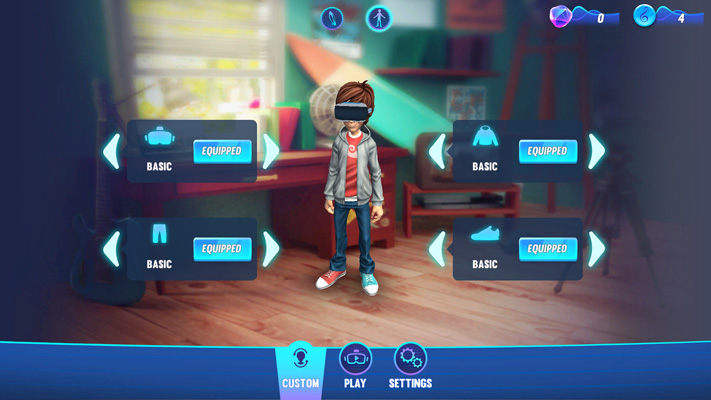Select the full-body figure icon
Viewport: 711px width, 400px height.
coord(379,18)
